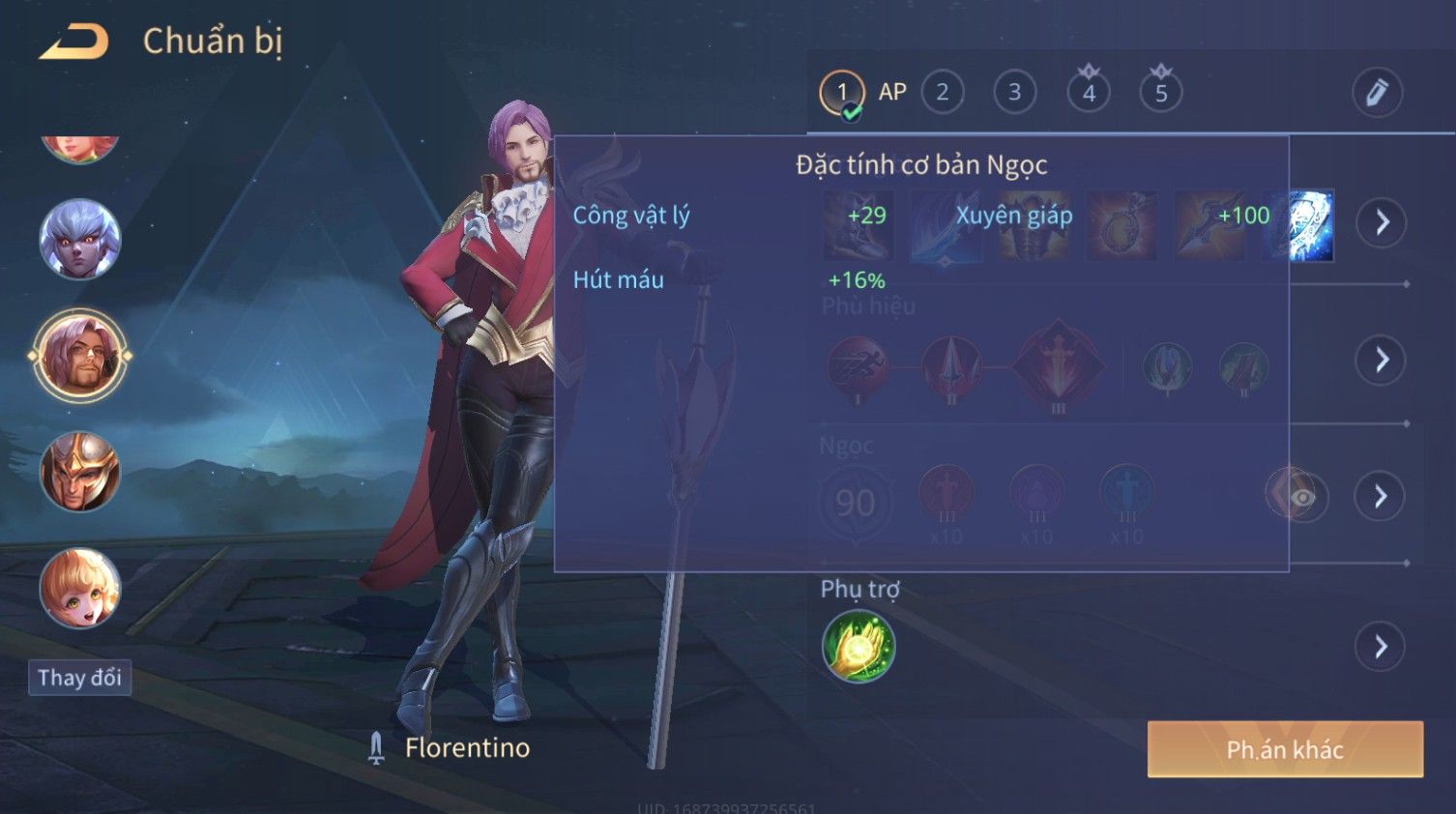Open the Ngọc rune section arrow

[1382, 496]
